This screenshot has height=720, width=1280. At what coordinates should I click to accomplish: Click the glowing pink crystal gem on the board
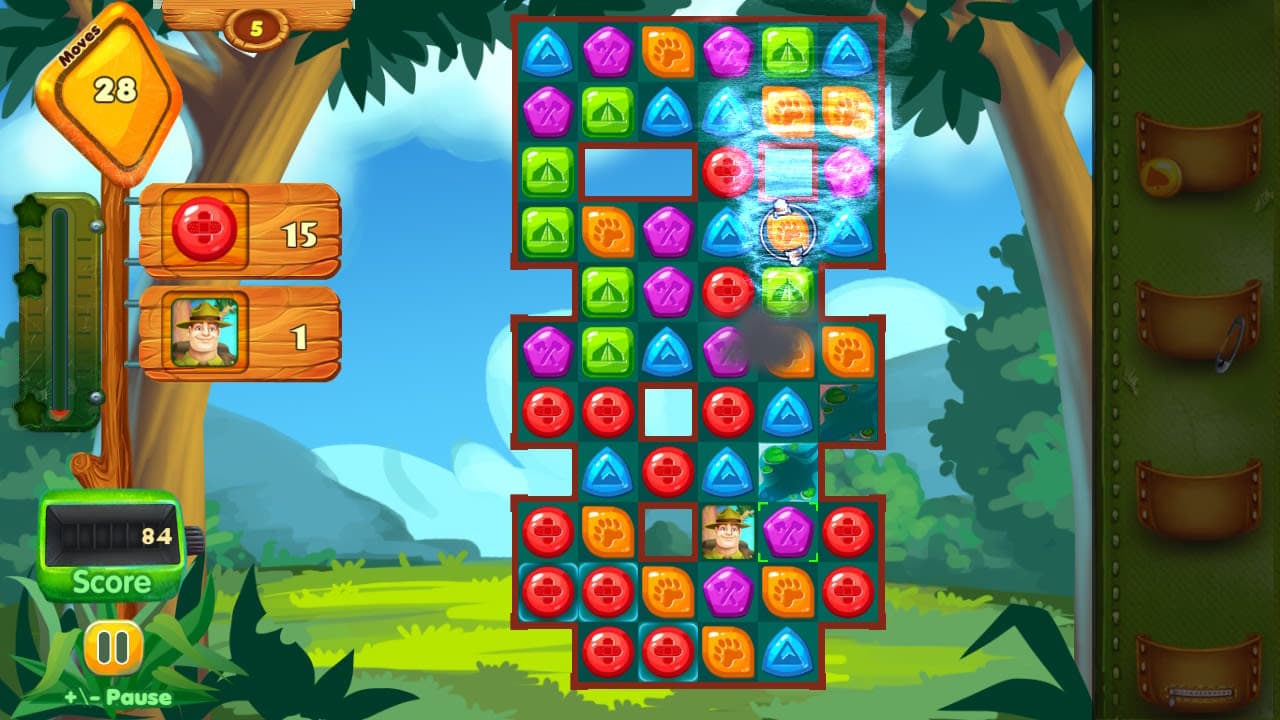[x=848, y=172]
